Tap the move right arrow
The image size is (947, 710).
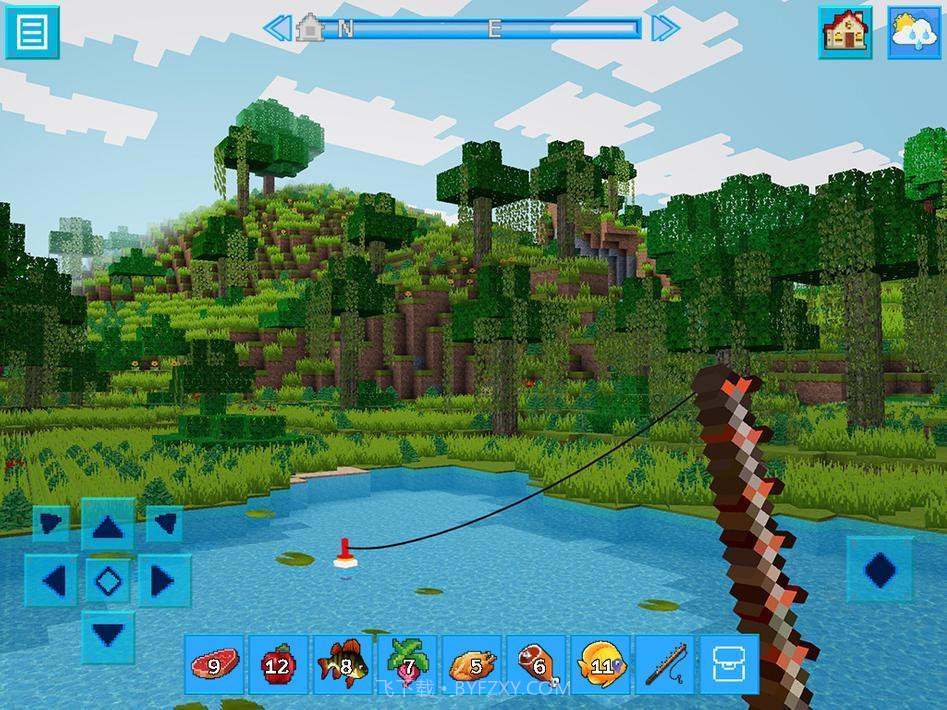[x=162, y=579]
